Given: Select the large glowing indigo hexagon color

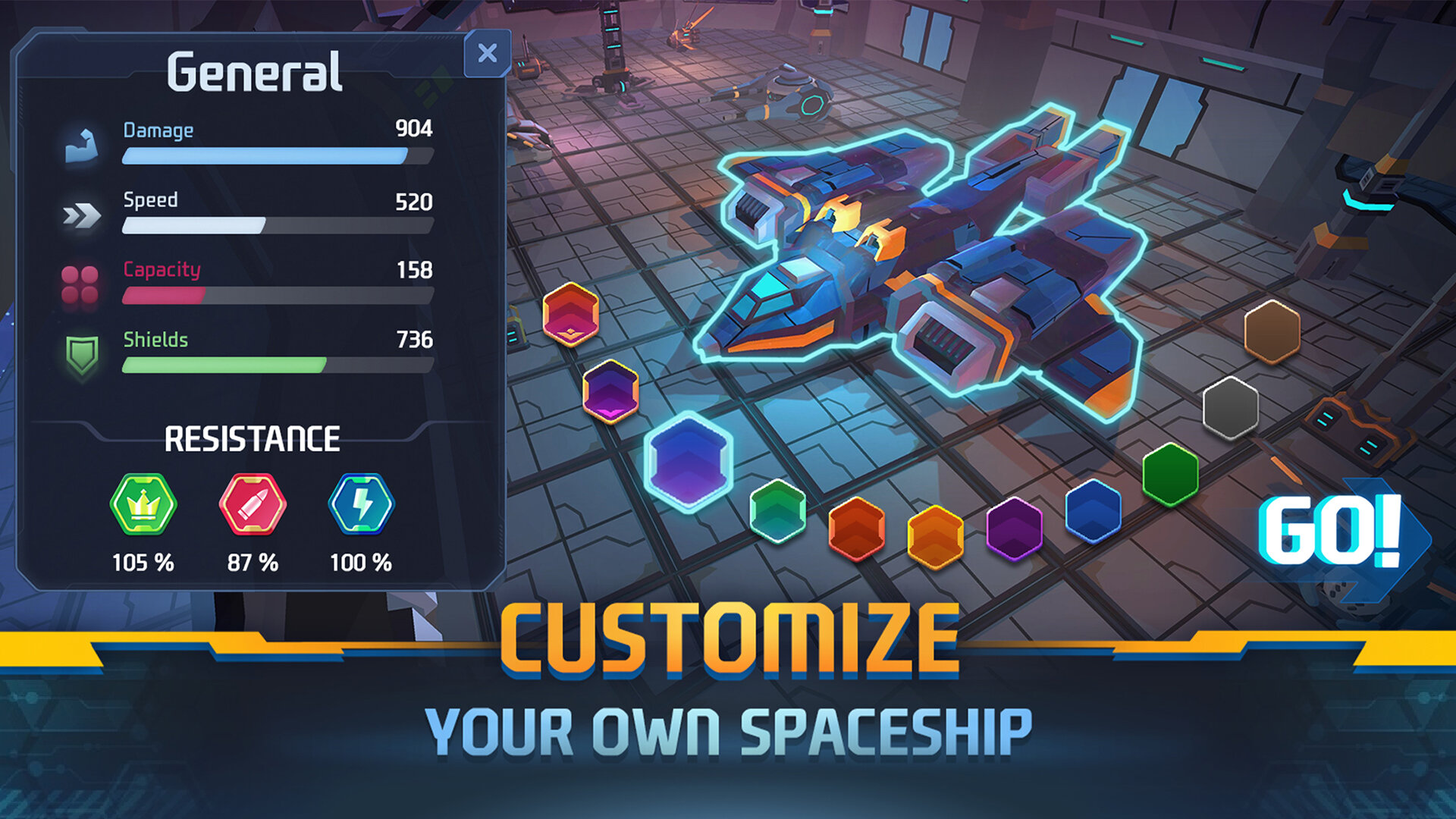Looking at the screenshot, I should (688, 461).
